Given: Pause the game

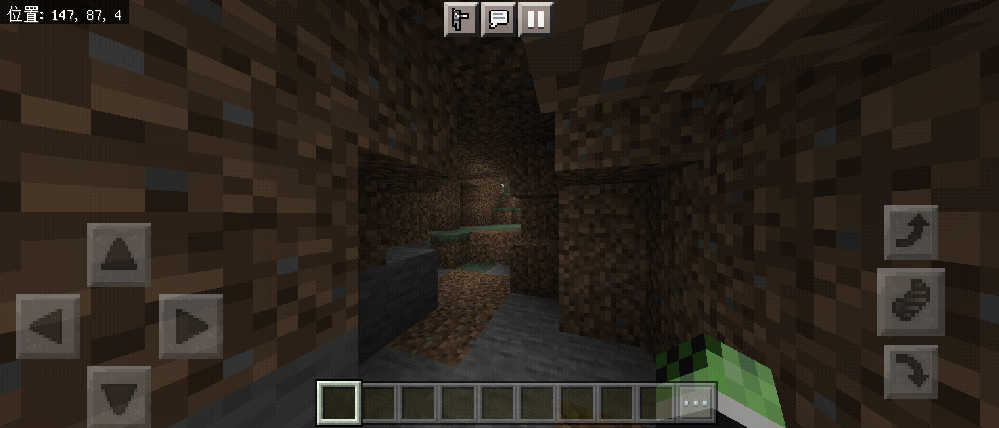Looking at the screenshot, I should 535,19.
